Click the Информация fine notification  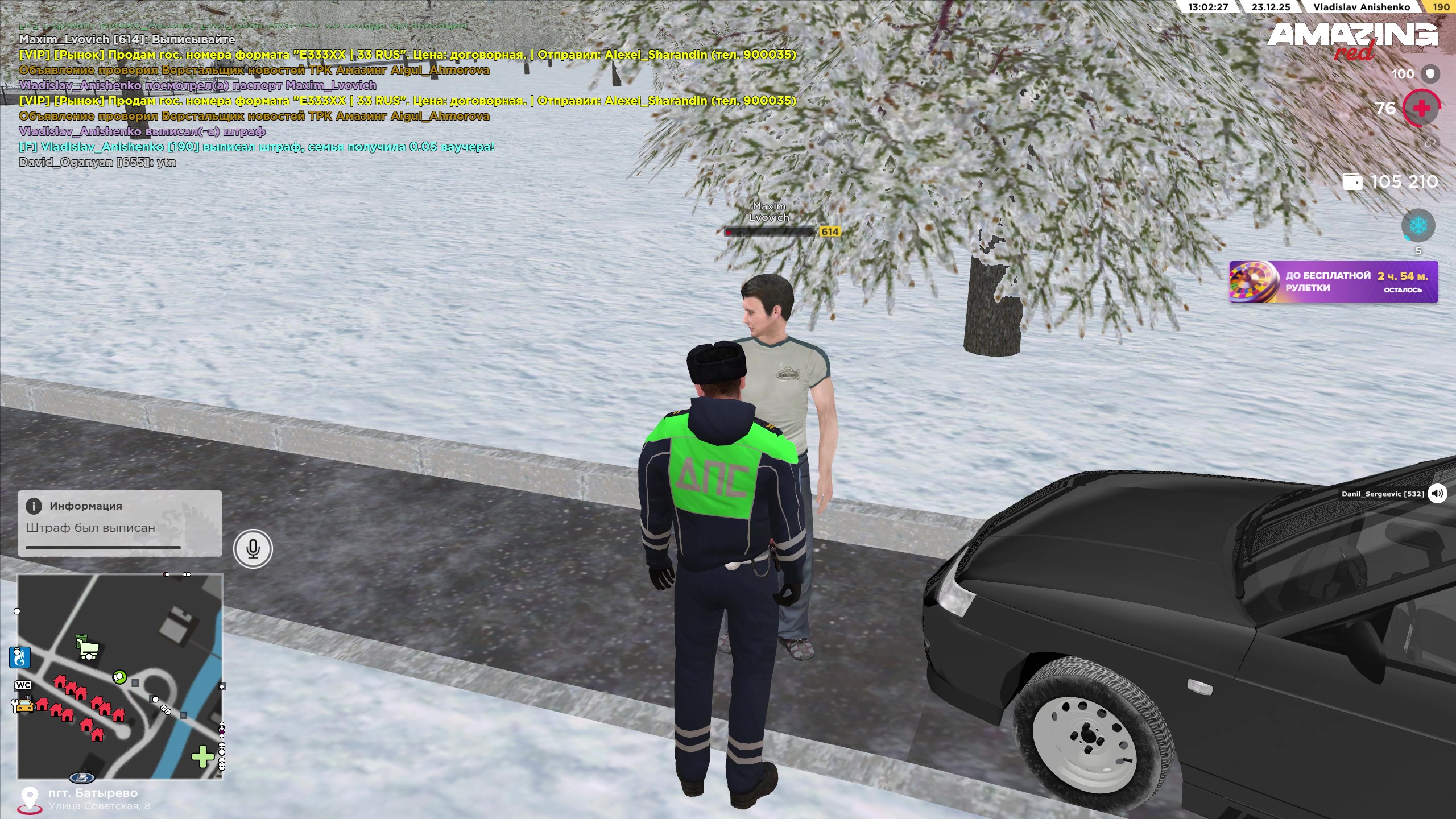click(120, 523)
